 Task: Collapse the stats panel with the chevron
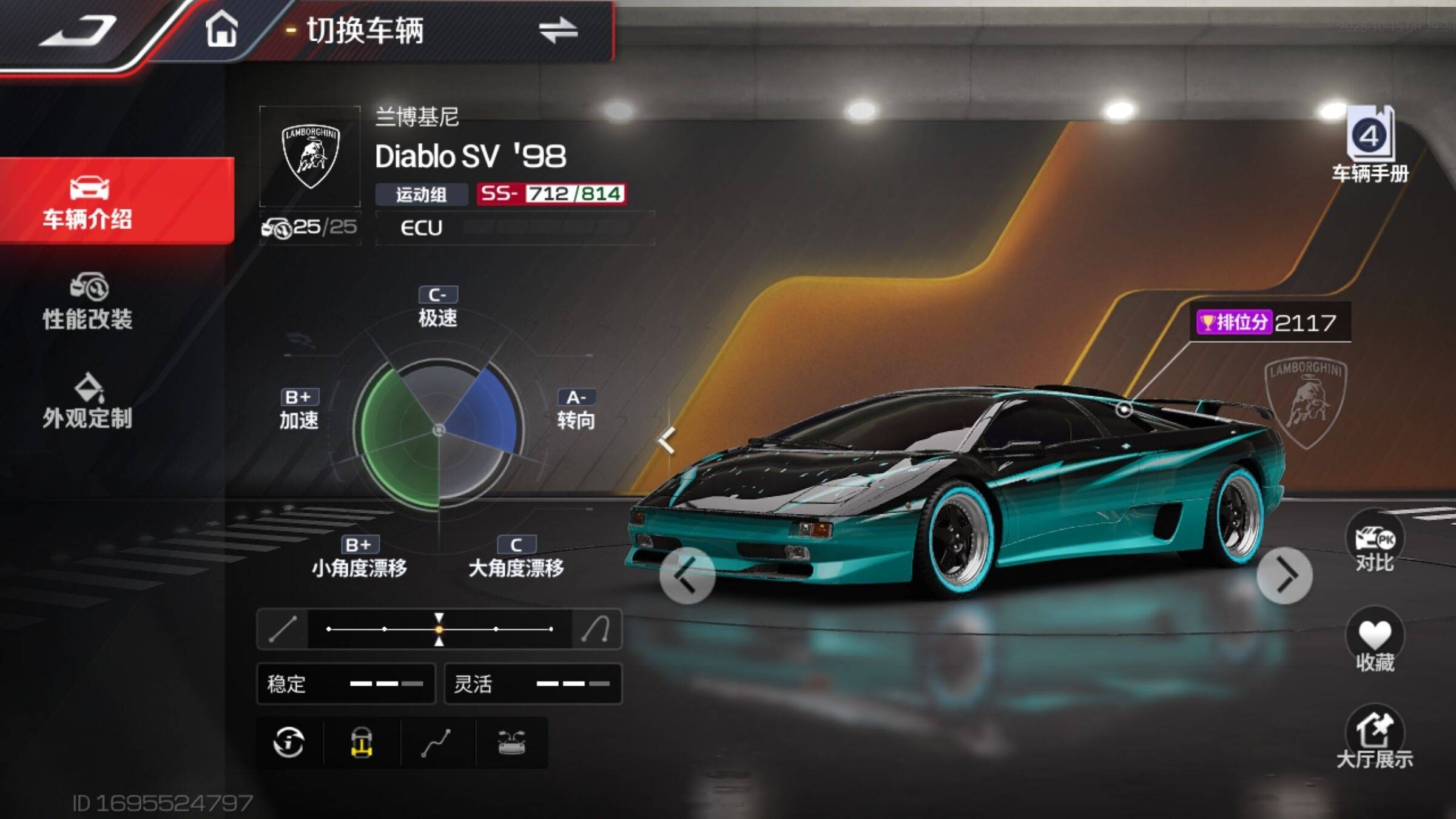[x=667, y=440]
